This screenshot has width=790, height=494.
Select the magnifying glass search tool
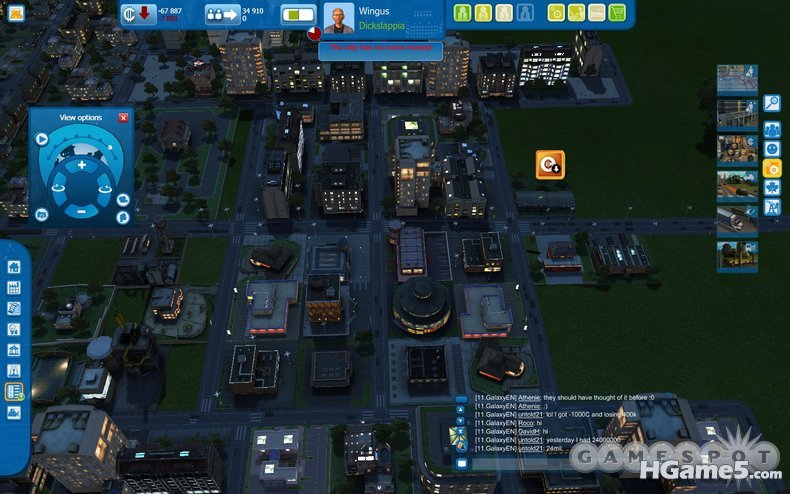click(772, 102)
